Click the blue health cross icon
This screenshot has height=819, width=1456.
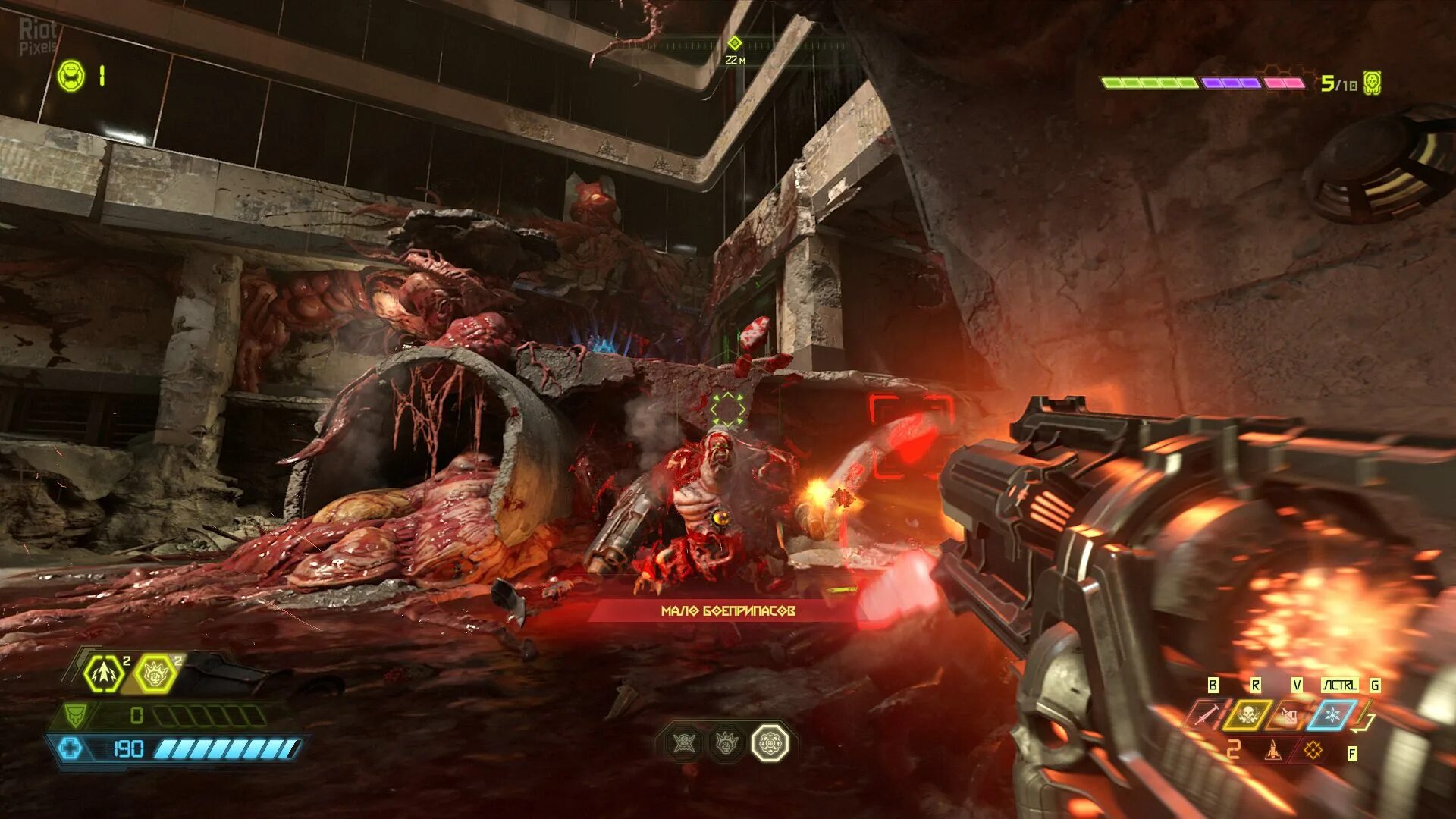[x=70, y=748]
